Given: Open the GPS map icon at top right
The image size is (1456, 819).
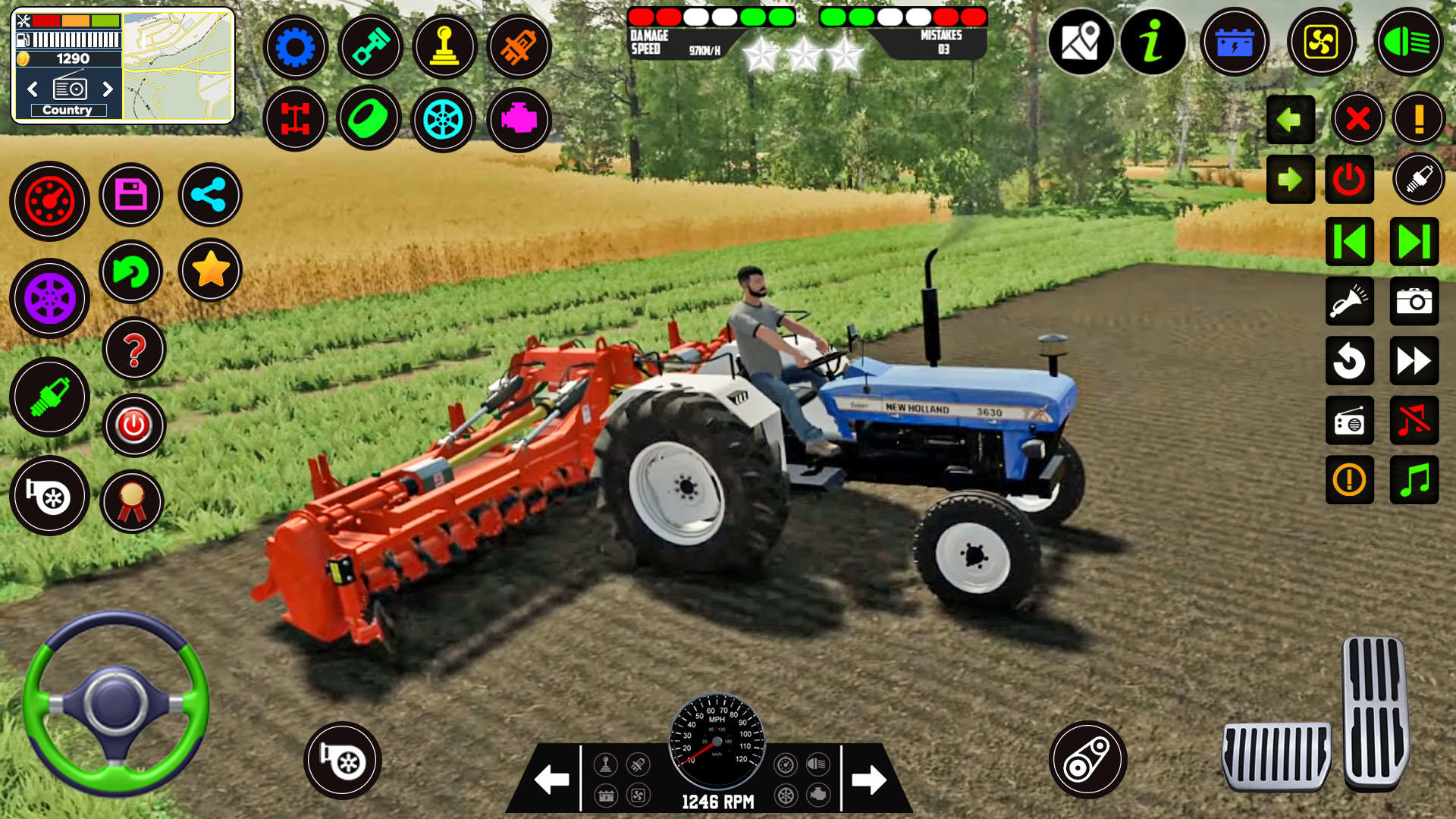Looking at the screenshot, I should 1083,43.
